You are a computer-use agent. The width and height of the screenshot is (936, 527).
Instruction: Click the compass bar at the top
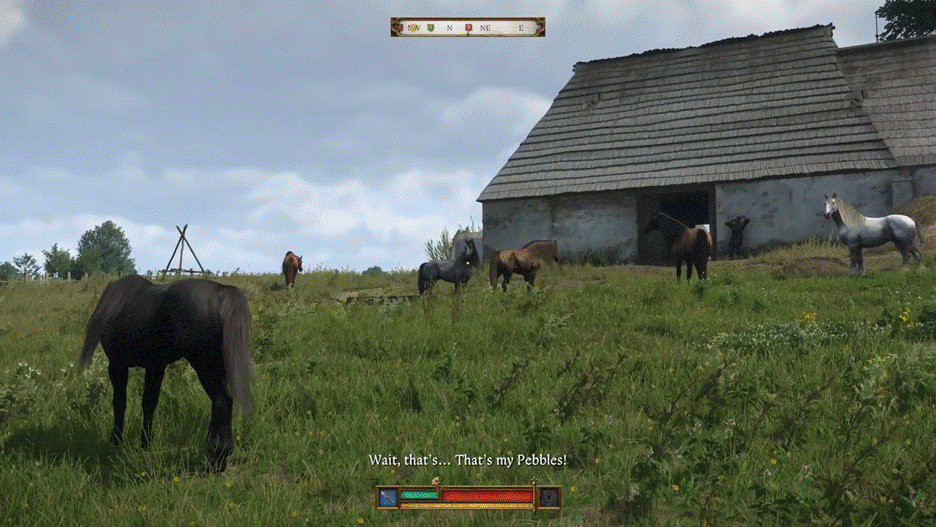pyautogui.click(x=468, y=27)
